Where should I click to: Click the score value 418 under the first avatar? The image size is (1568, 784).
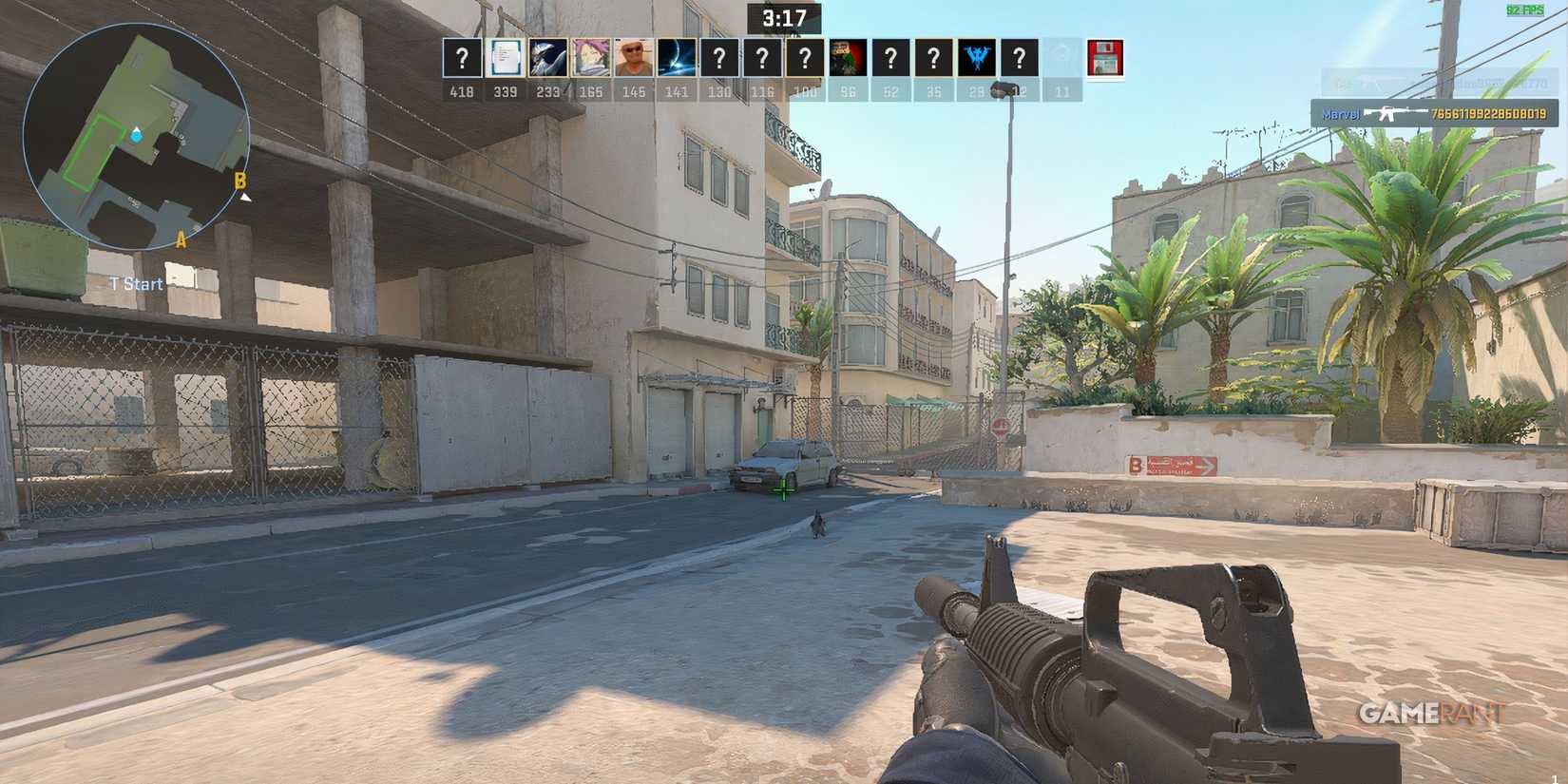pyautogui.click(x=461, y=91)
